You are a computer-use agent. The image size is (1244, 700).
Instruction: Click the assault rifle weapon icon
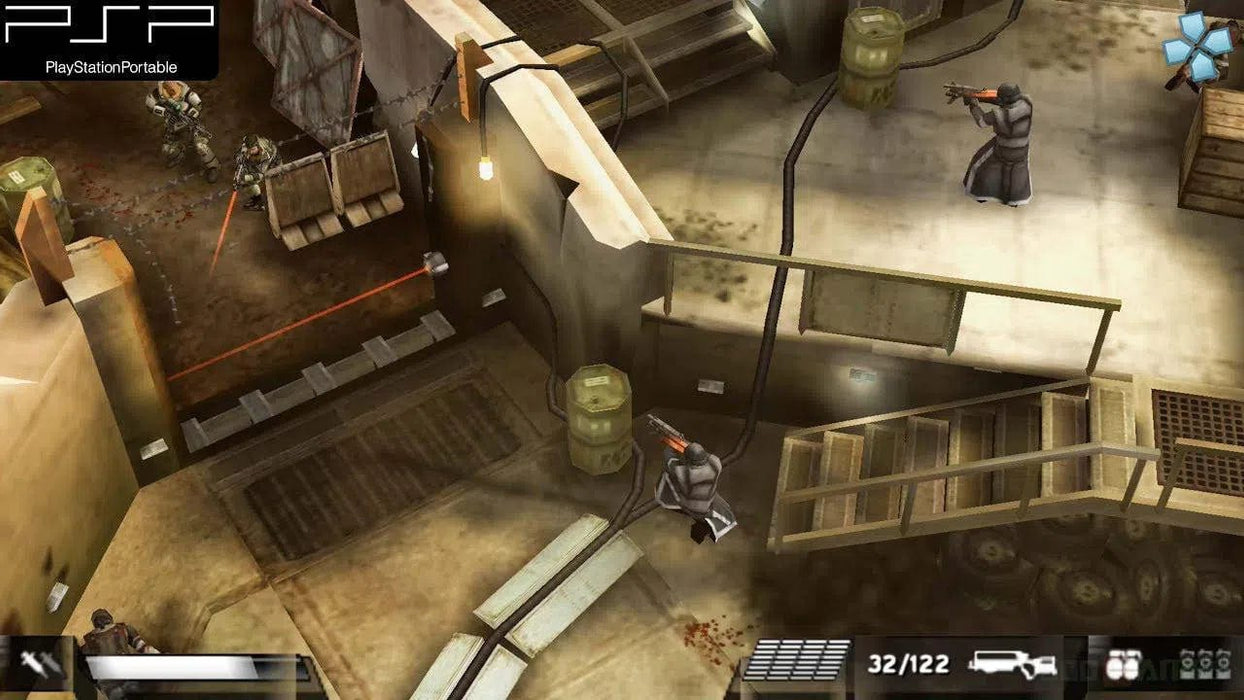pos(1012,663)
